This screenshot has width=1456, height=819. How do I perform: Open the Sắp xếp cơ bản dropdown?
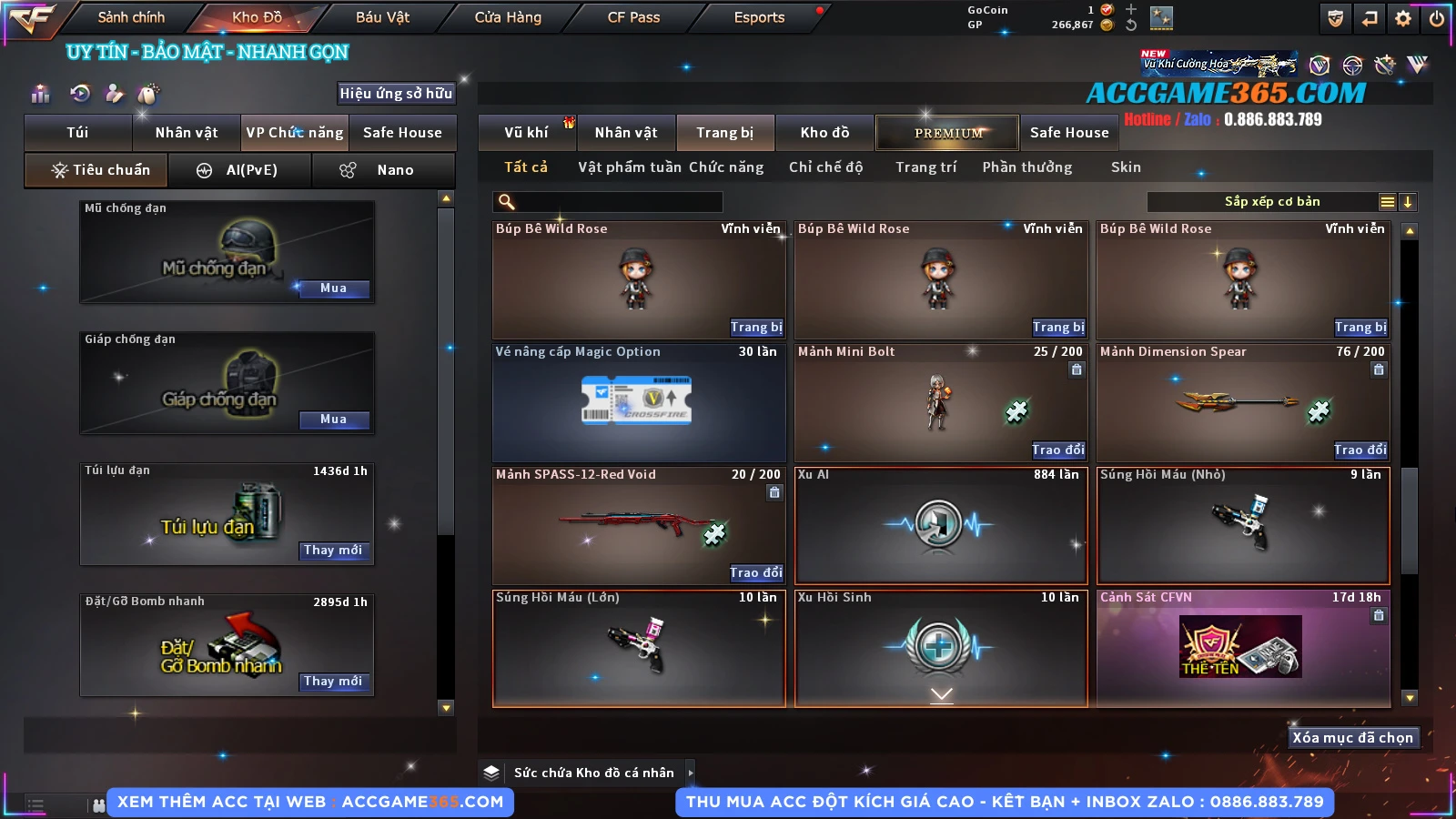[x=1271, y=202]
